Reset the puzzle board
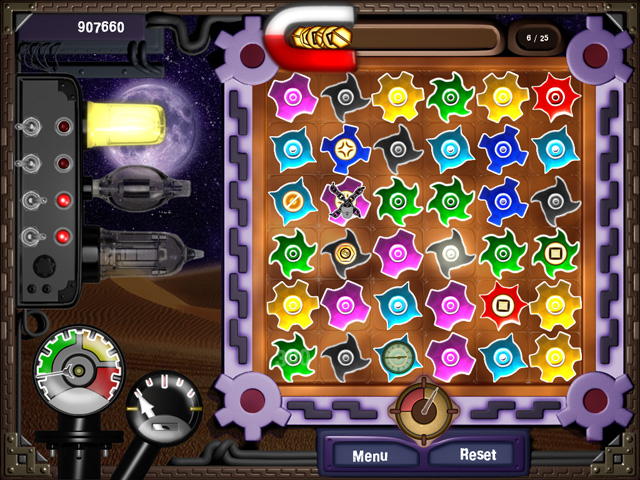Screen dimensions: 640x480 pyautogui.click(x=477, y=454)
